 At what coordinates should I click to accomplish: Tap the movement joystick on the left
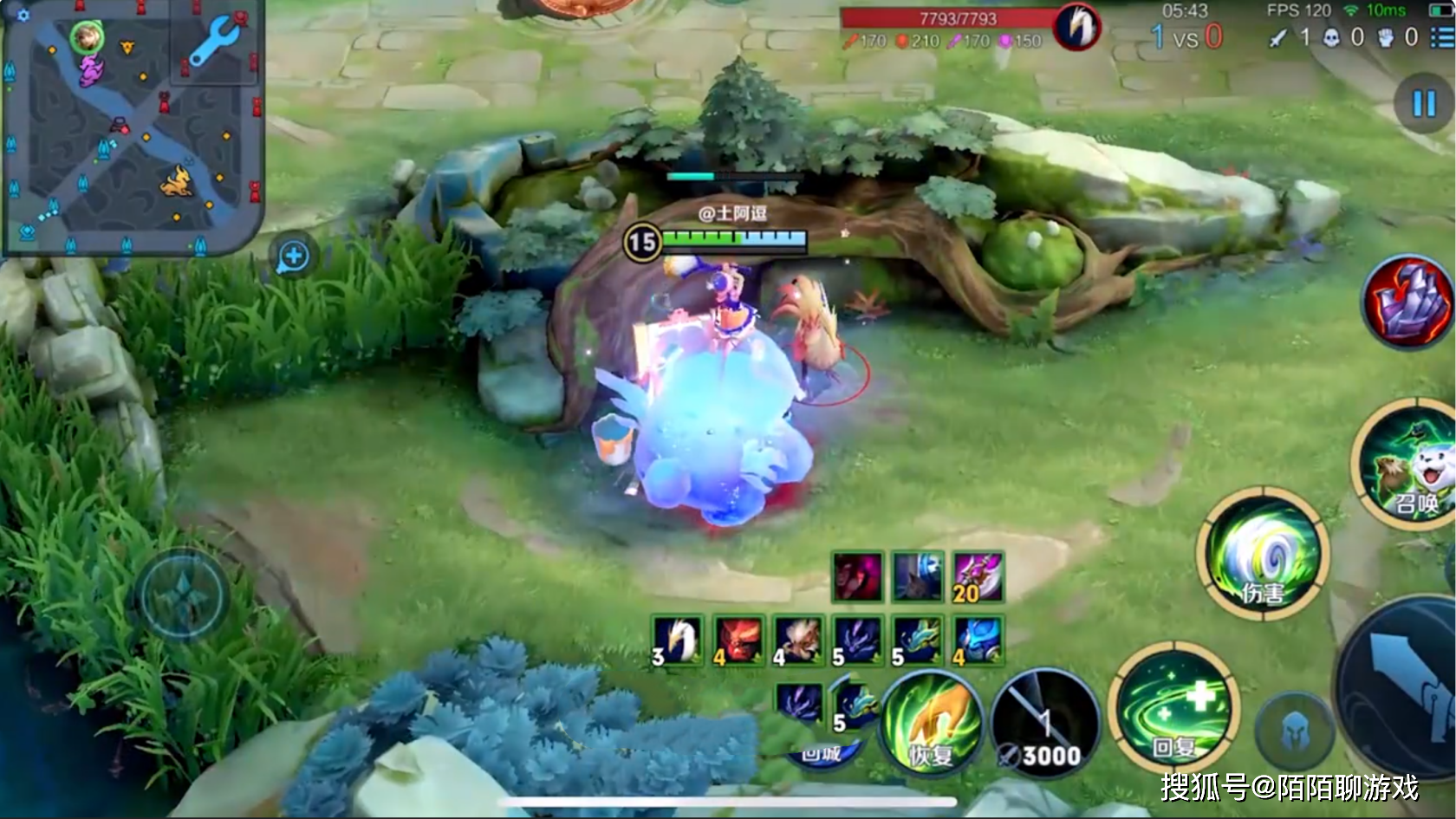182,595
